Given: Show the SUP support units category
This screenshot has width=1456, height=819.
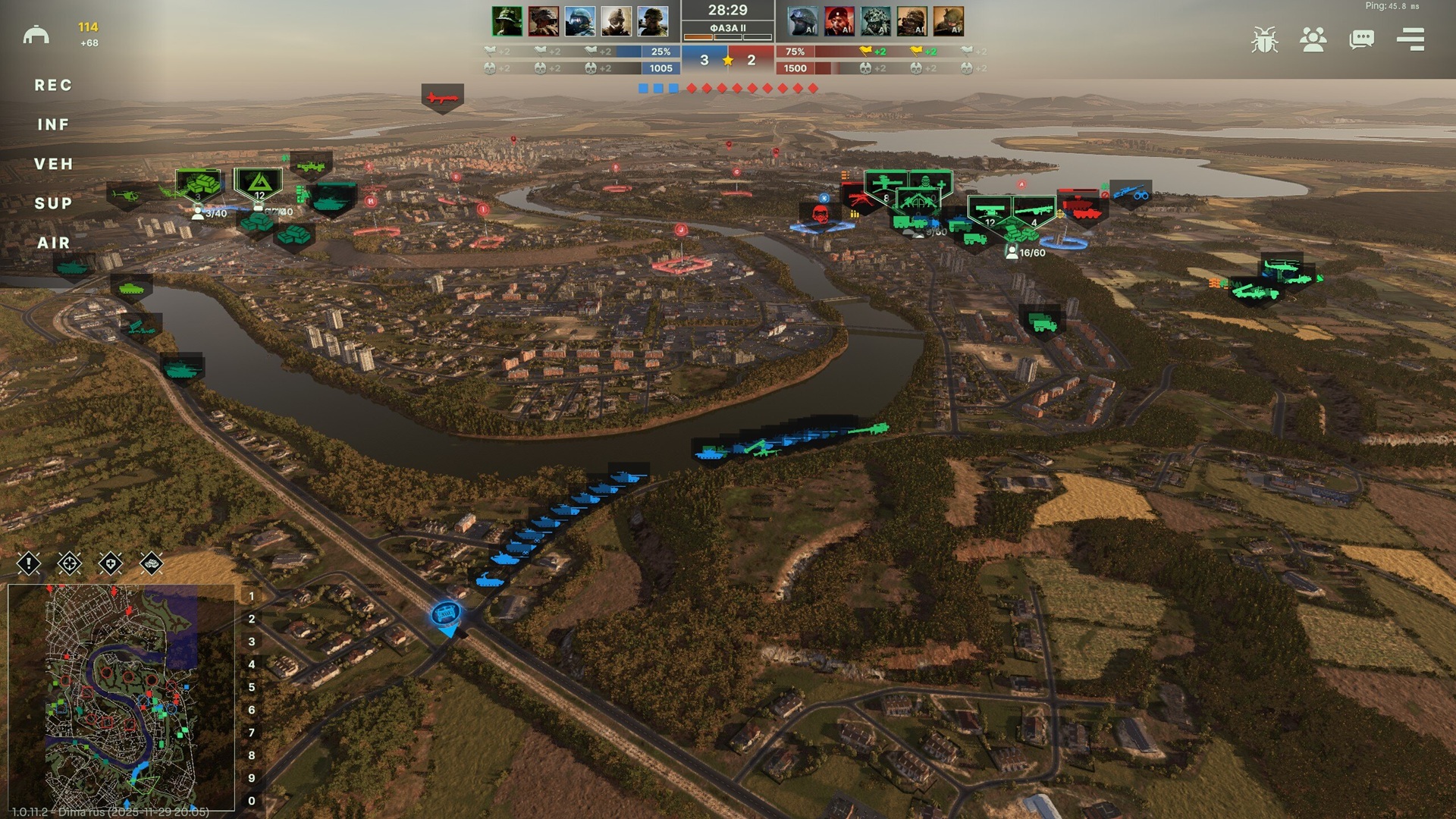Looking at the screenshot, I should (53, 204).
